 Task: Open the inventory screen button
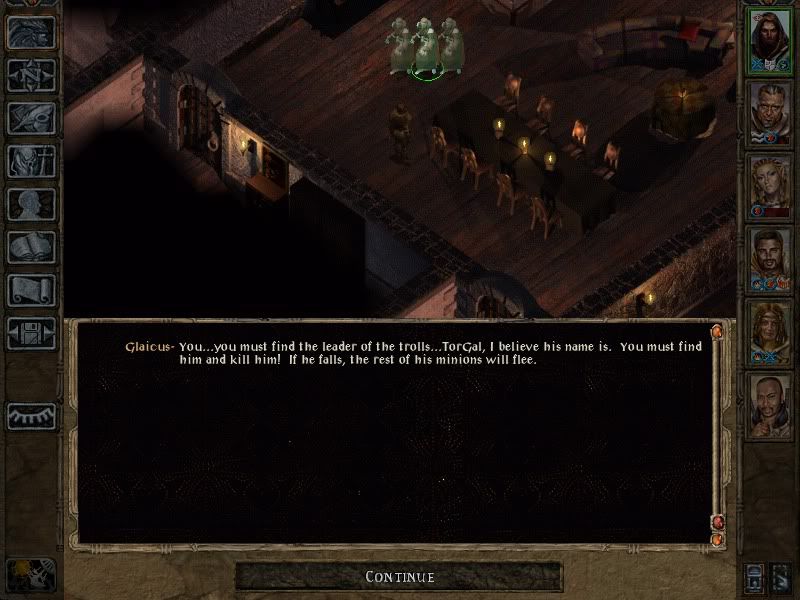(x=31, y=160)
